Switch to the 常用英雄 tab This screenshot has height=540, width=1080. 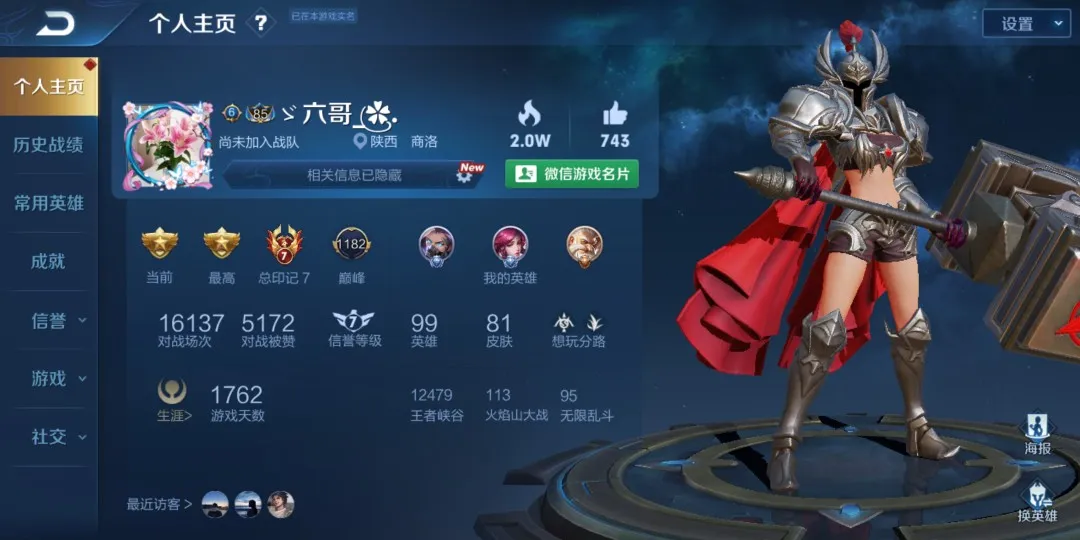coord(48,204)
